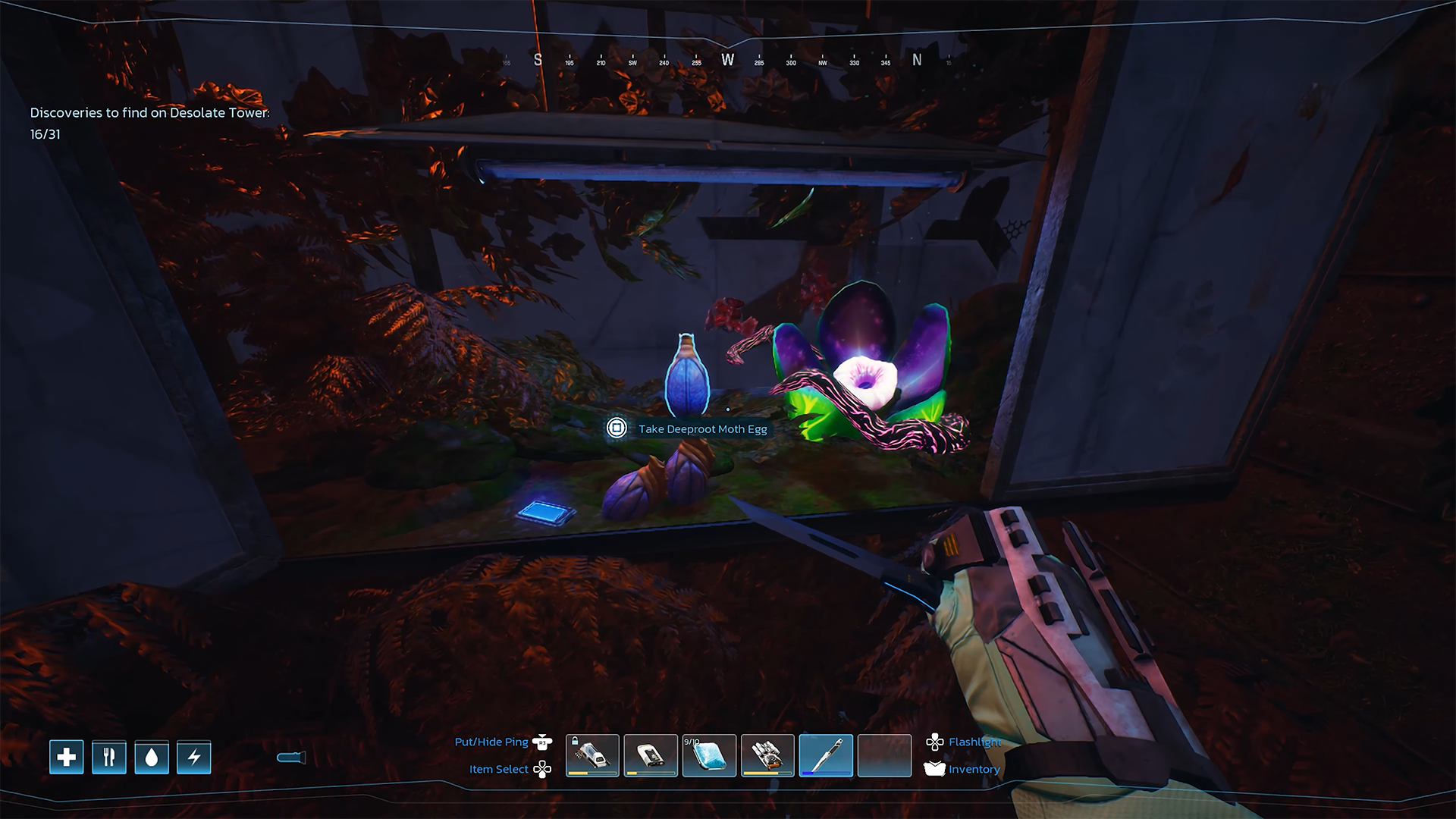
Task: Click the water drop thirst icon
Action: [x=152, y=757]
